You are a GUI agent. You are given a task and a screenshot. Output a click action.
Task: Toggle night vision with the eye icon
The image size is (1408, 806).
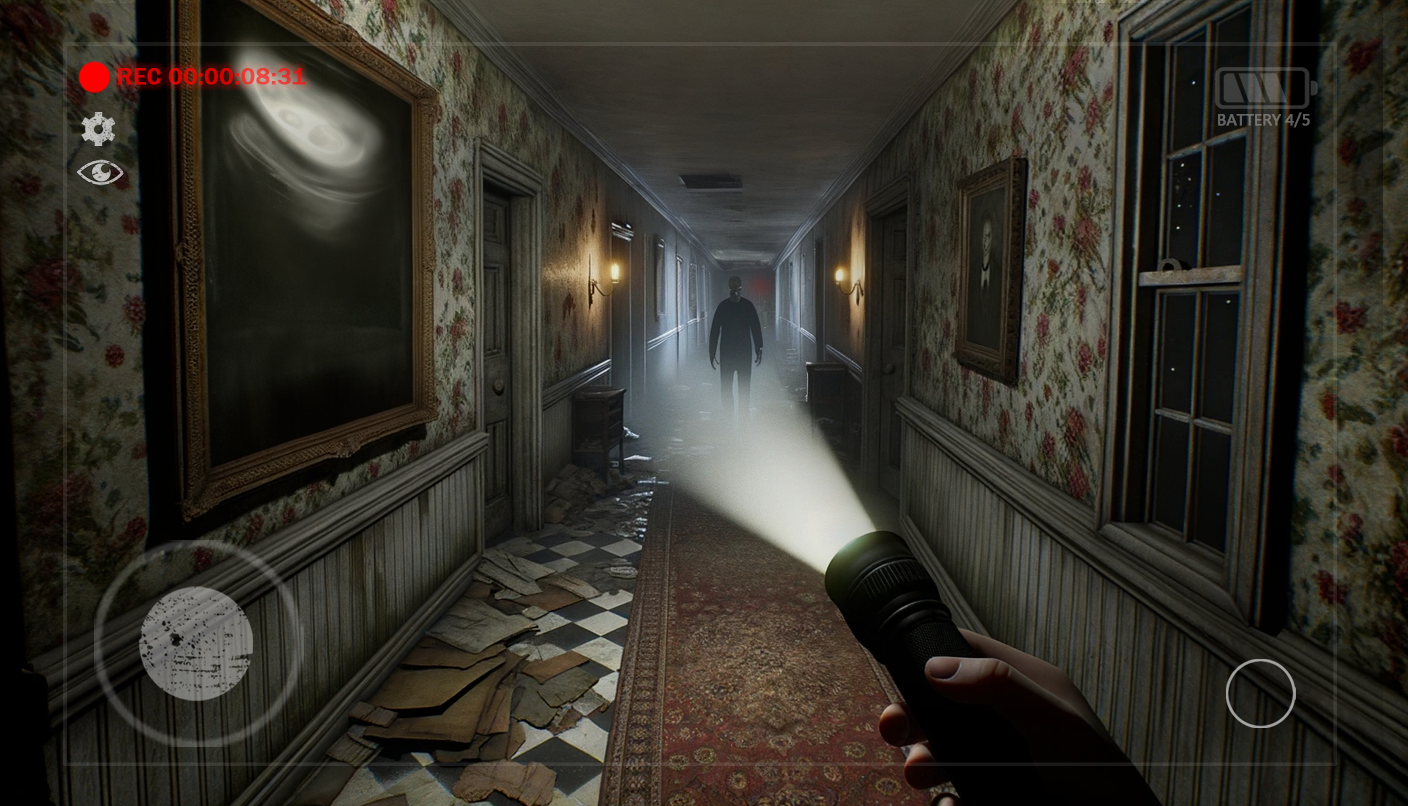[99, 172]
